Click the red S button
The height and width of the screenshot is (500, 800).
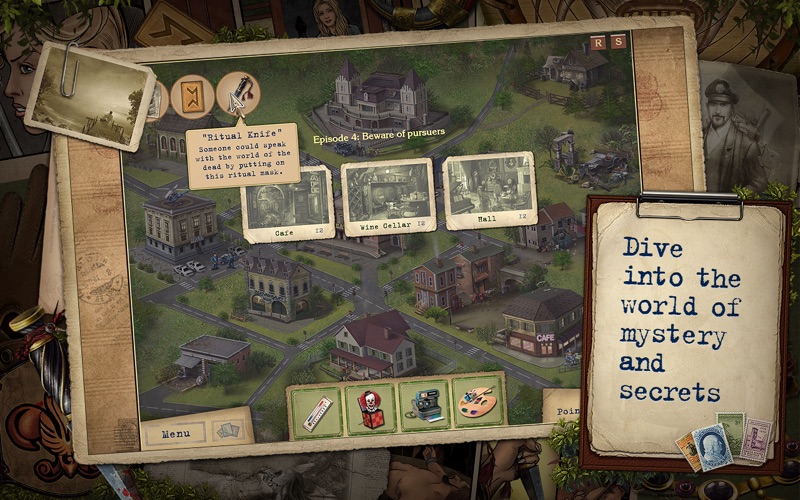pyautogui.click(x=618, y=41)
